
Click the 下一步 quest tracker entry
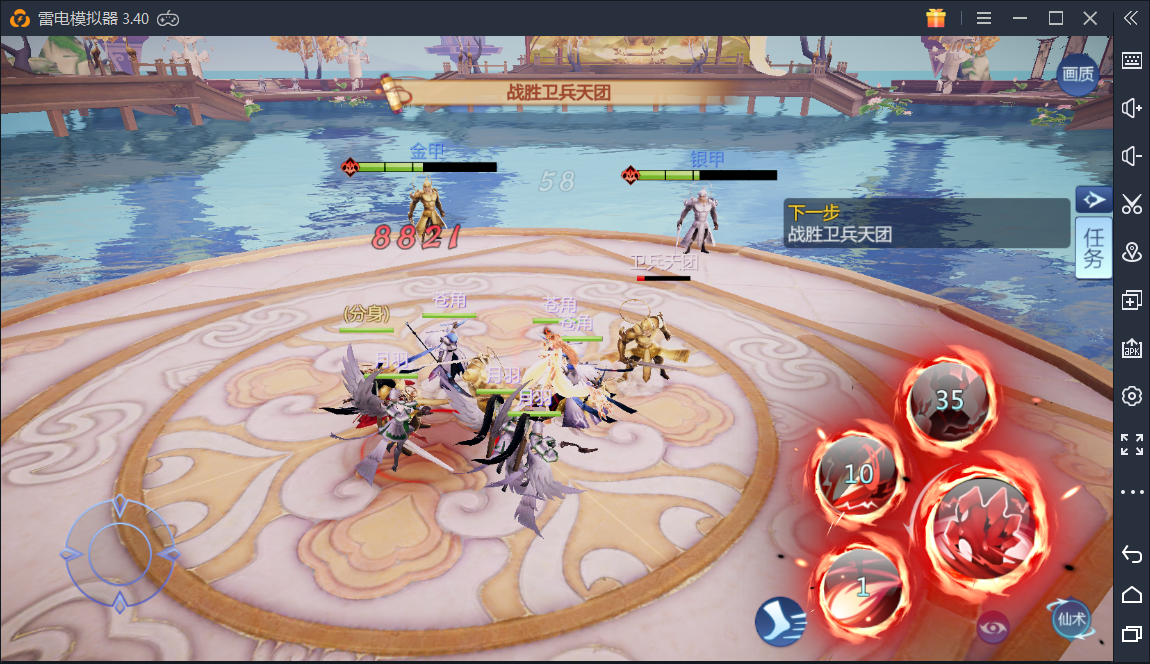point(925,223)
